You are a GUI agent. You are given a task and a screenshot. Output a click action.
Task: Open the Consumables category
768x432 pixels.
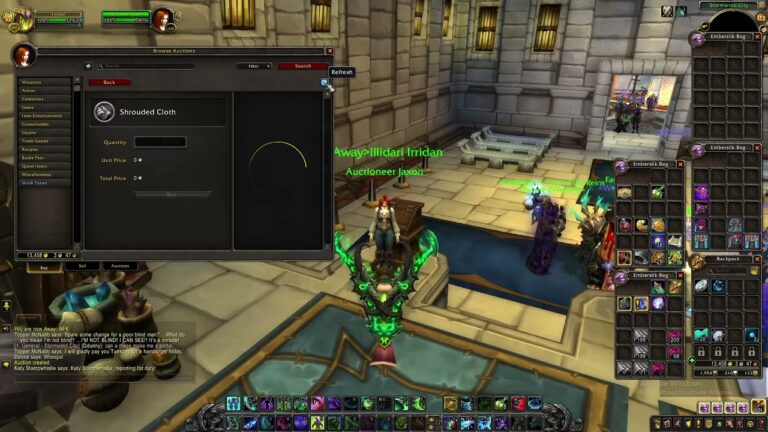pyautogui.click(x=45, y=124)
